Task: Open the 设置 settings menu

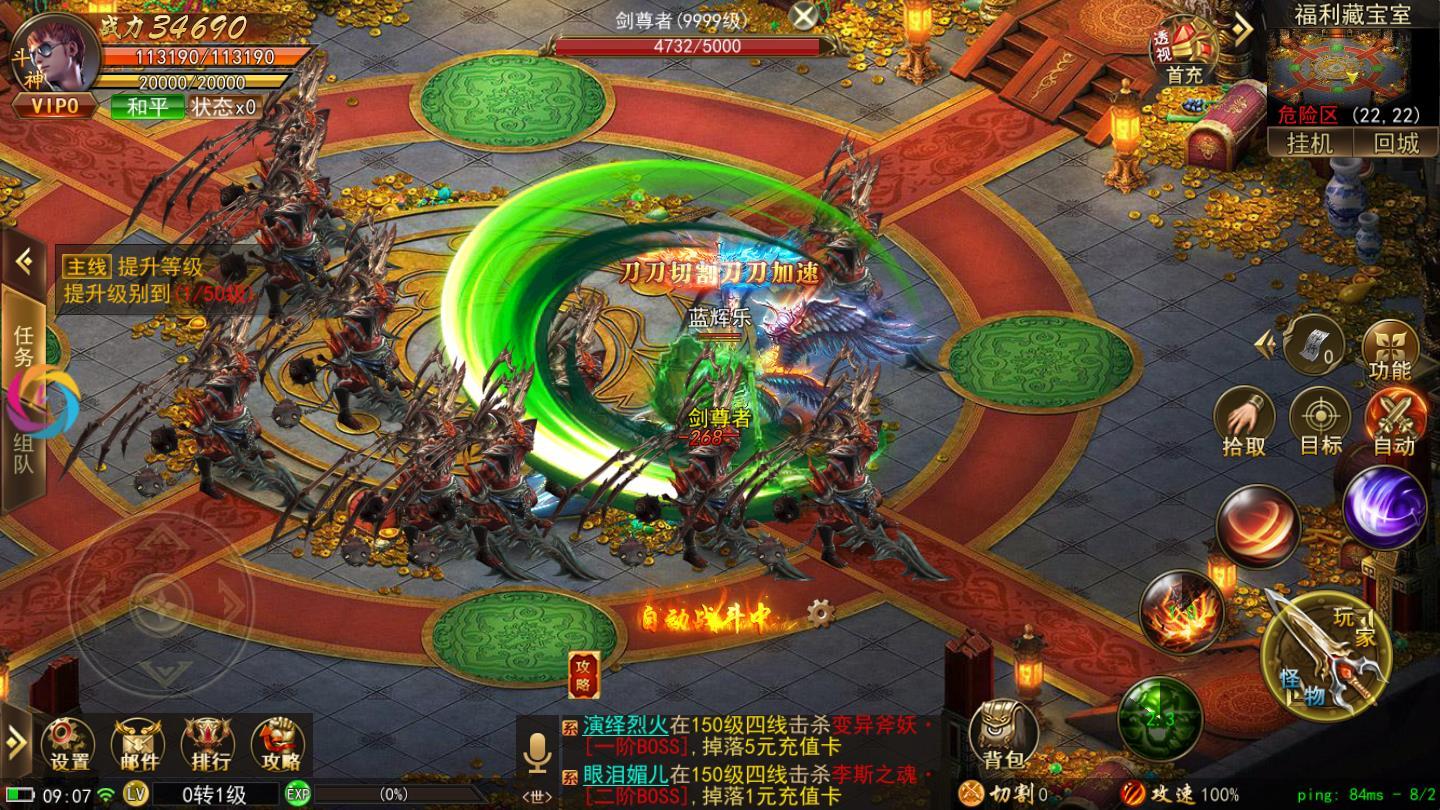Action: click(69, 747)
